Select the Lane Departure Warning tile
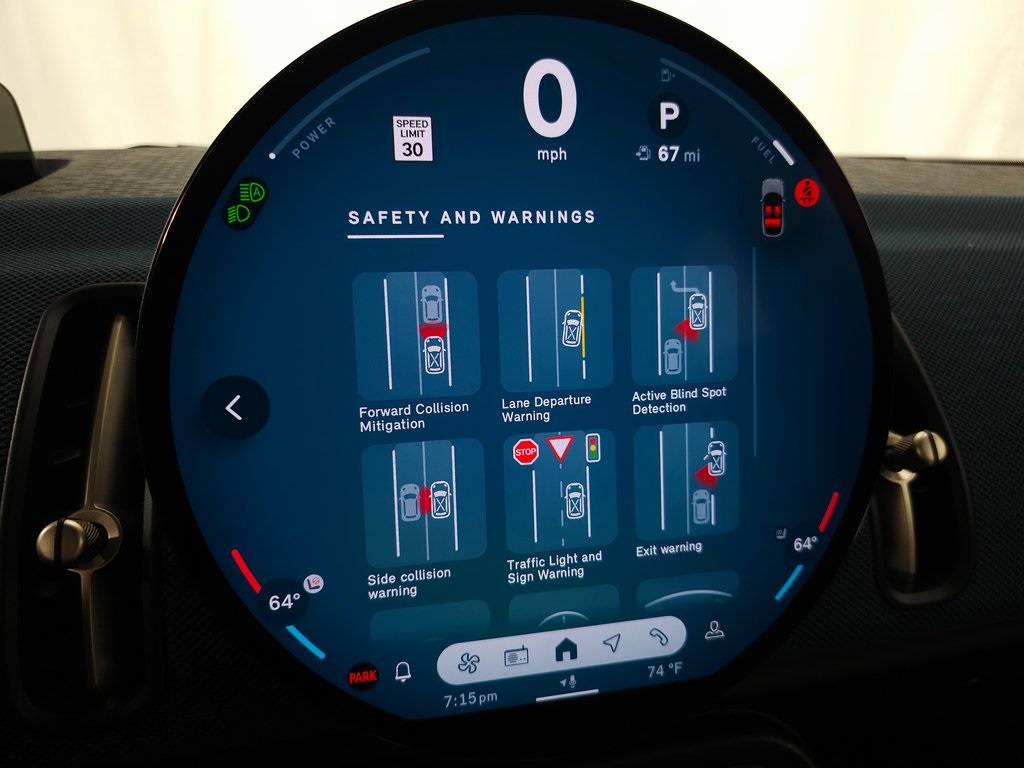This screenshot has height=768, width=1024. coord(554,329)
